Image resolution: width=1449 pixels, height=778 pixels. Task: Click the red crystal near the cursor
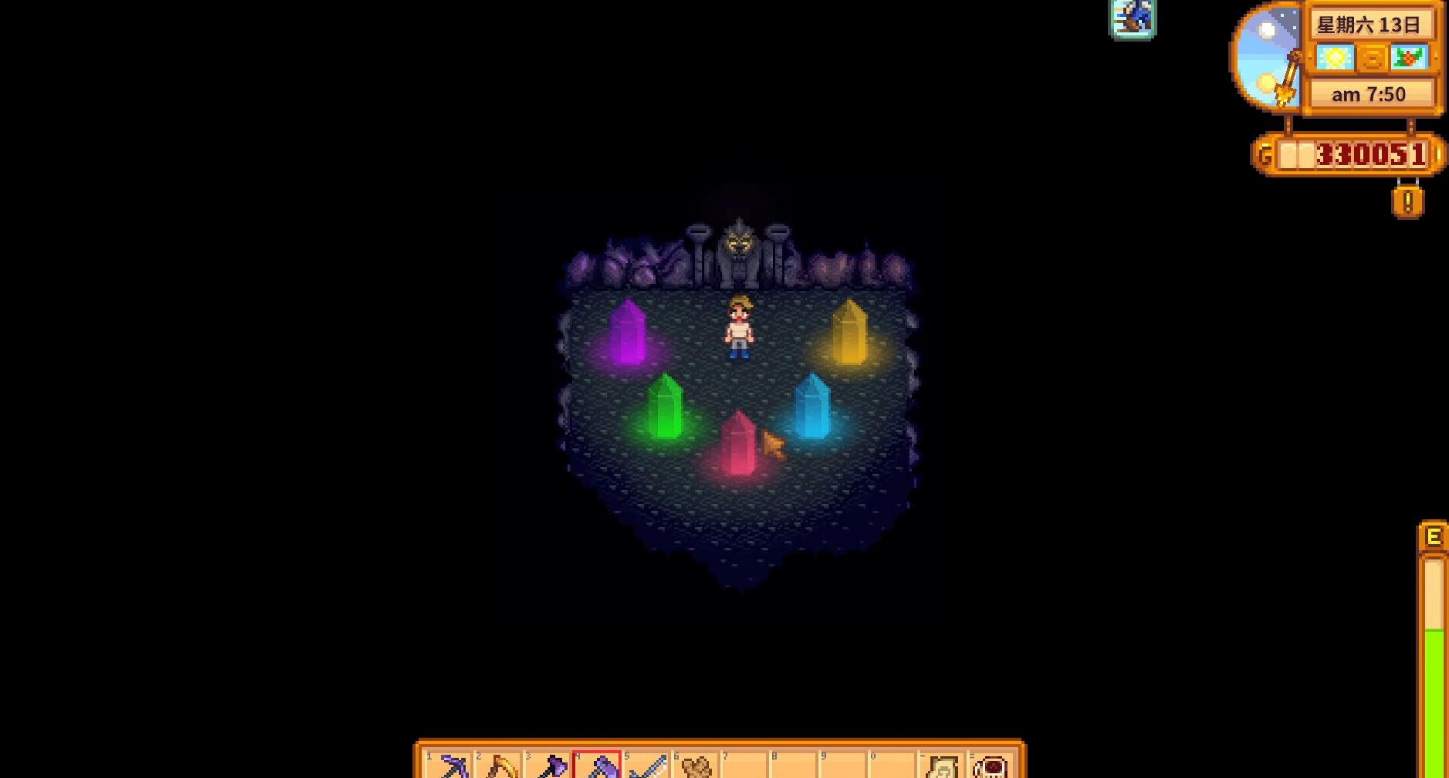pyautogui.click(x=740, y=445)
